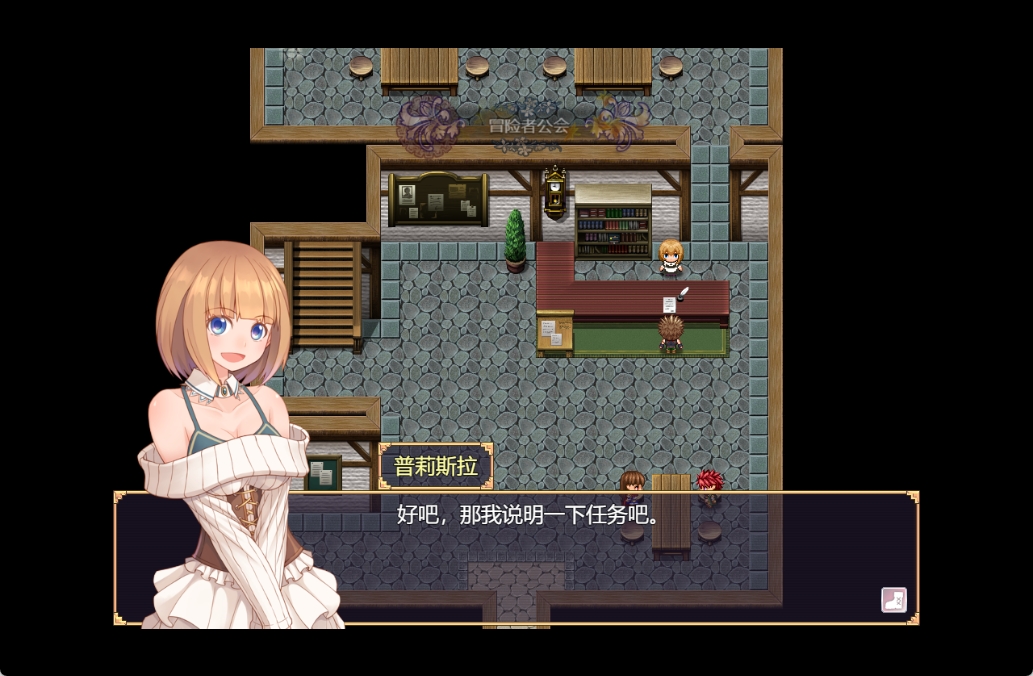Advance the dialogue by clicking the message text

528,516
